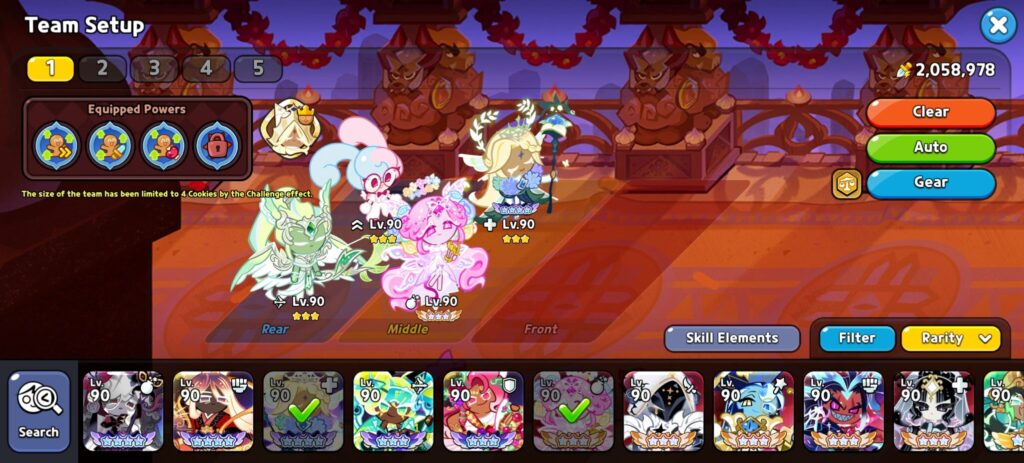1024x463 pixels.
Task: Switch to team preset 2
Action: coord(102,68)
